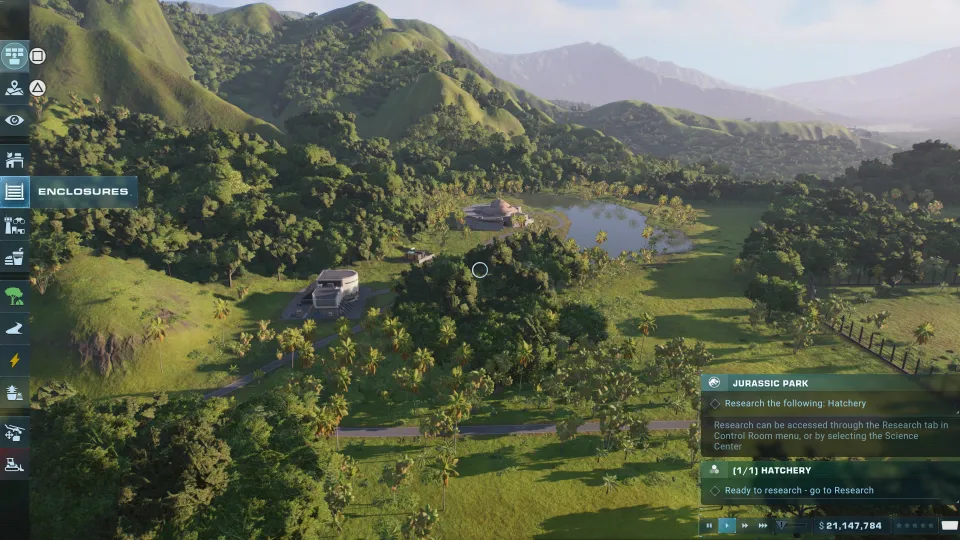Activate the red bulldozer demolish tool

[14, 464]
